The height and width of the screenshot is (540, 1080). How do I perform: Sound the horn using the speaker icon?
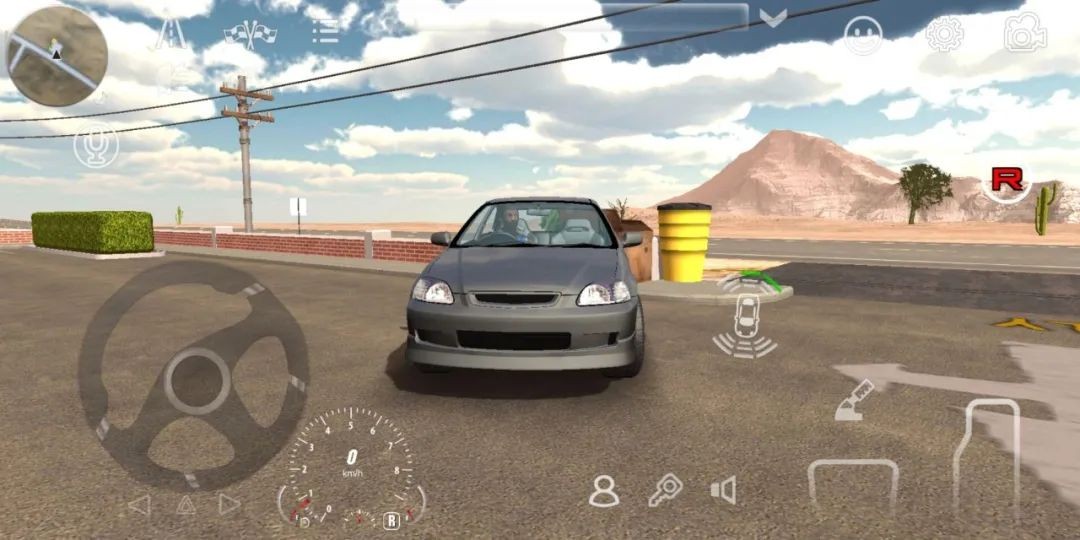[x=723, y=490]
